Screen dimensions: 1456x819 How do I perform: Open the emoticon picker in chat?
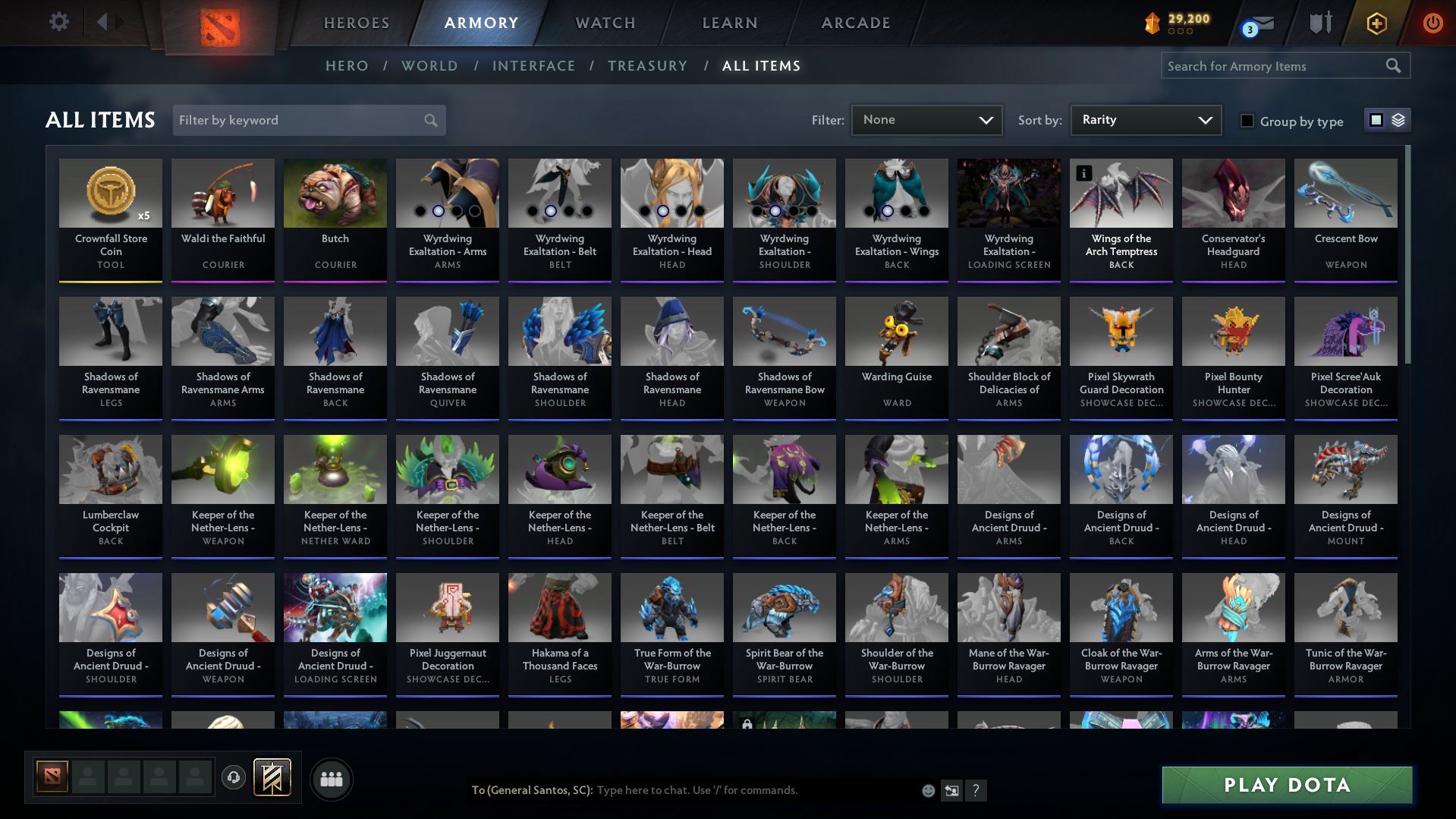(929, 790)
